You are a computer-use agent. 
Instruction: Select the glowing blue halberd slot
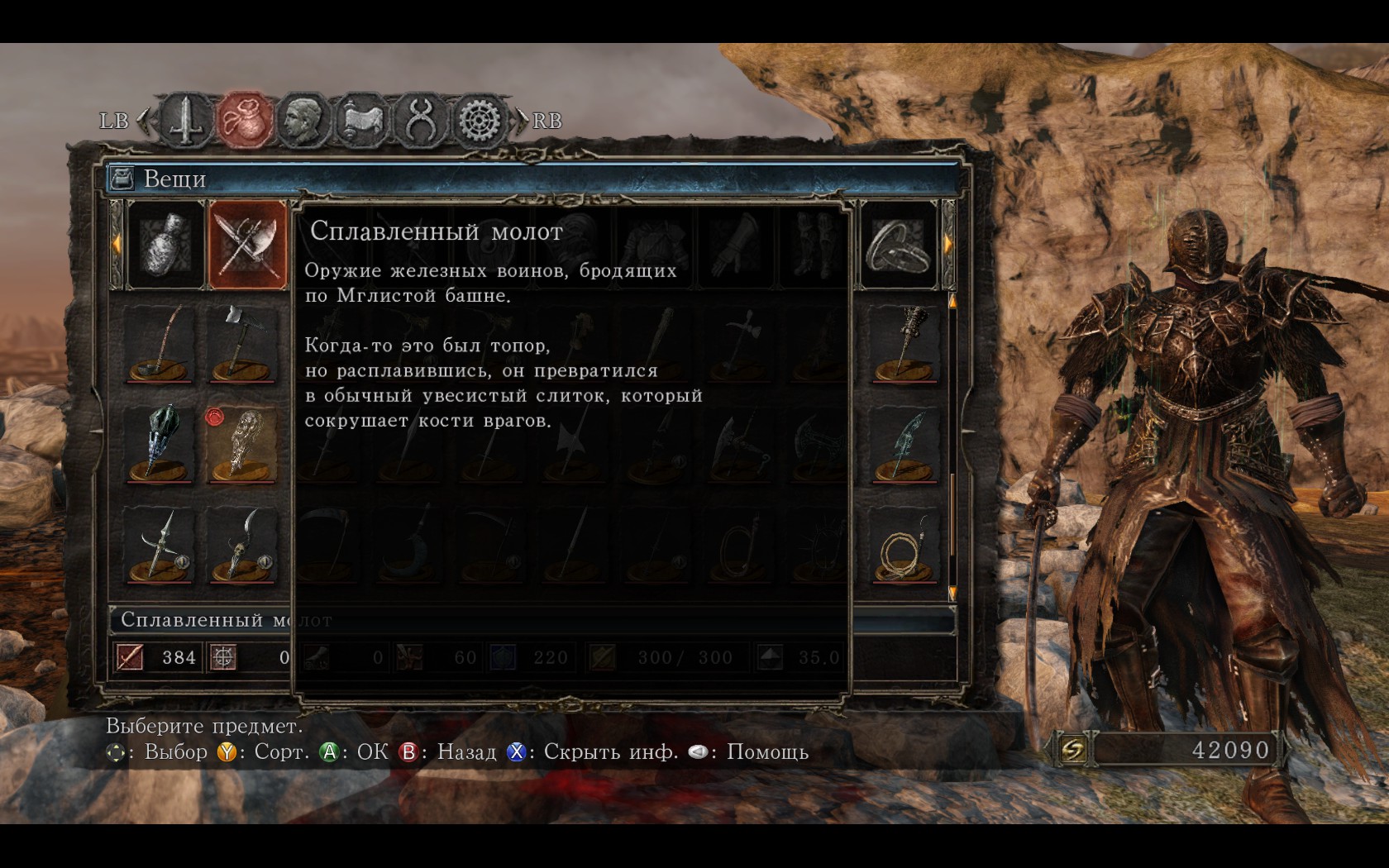coord(904,444)
